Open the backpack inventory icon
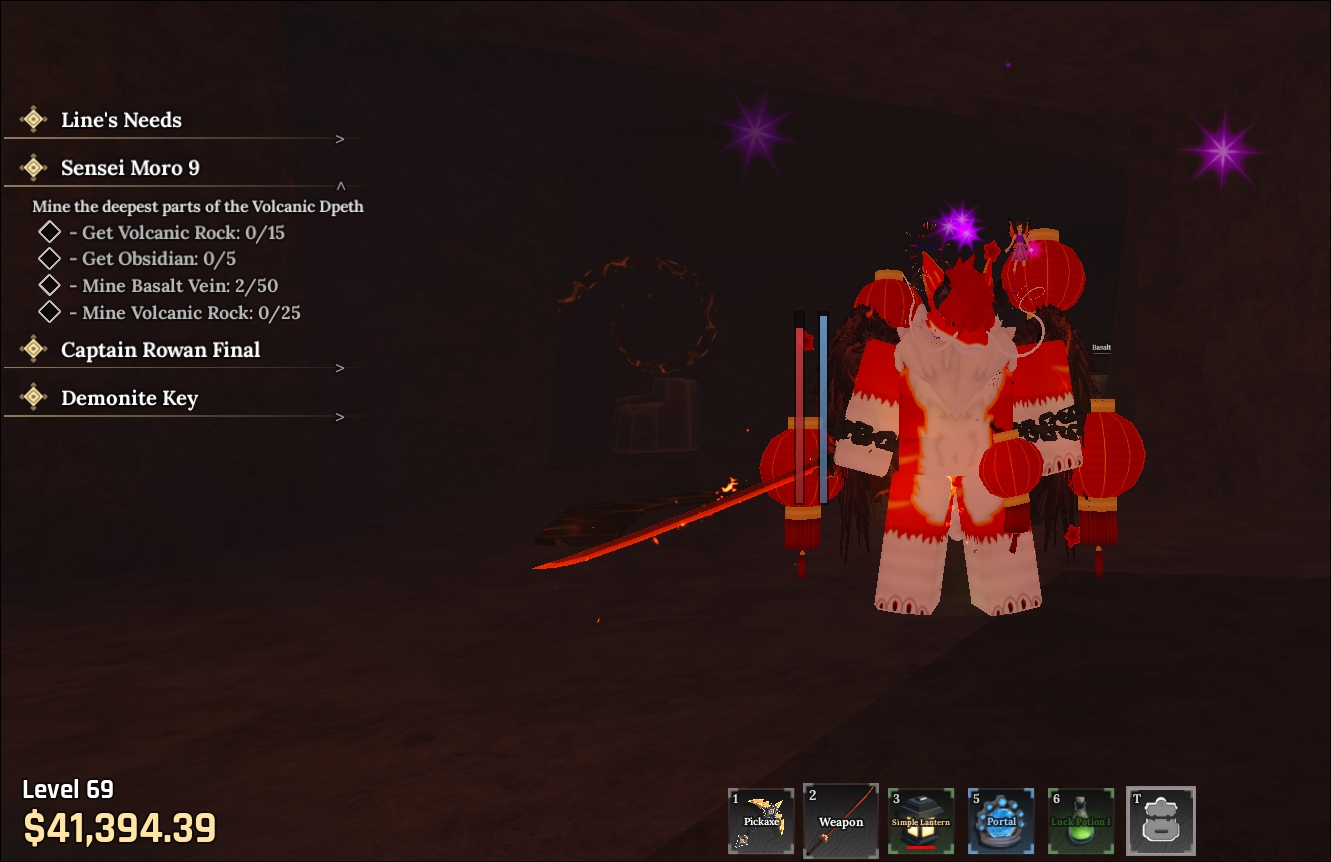The width and height of the screenshot is (1331, 862). click(x=1160, y=821)
